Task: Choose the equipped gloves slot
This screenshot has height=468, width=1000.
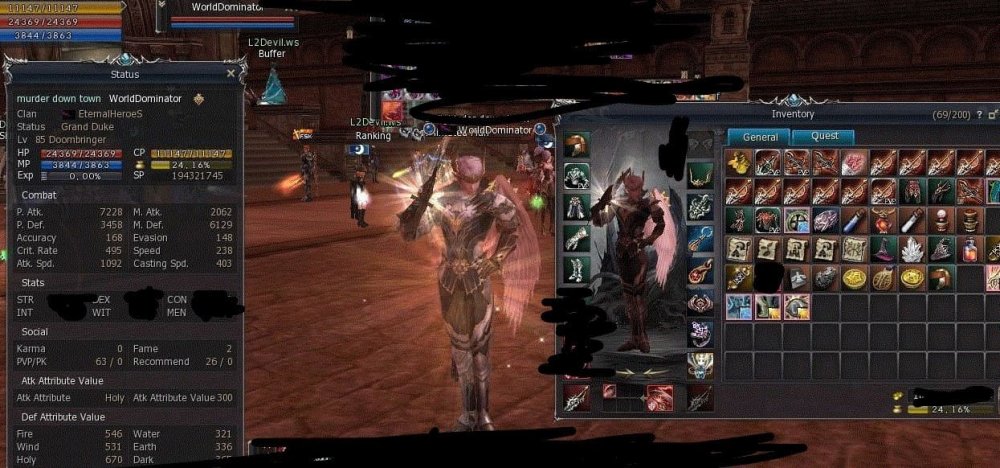Action: (576, 238)
